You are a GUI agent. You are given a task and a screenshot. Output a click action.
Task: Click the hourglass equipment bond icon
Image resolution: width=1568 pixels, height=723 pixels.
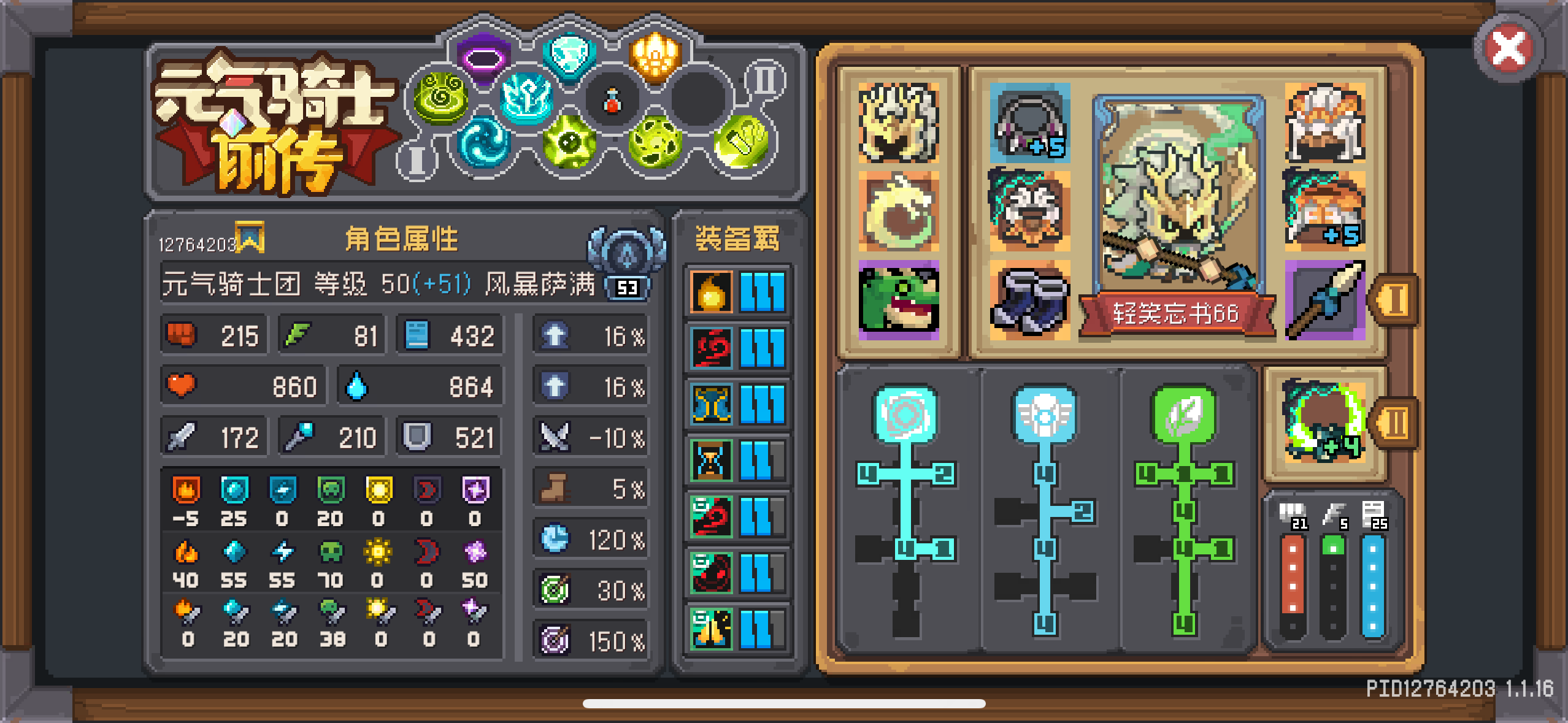pyautogui.click(x=709, y=460)
